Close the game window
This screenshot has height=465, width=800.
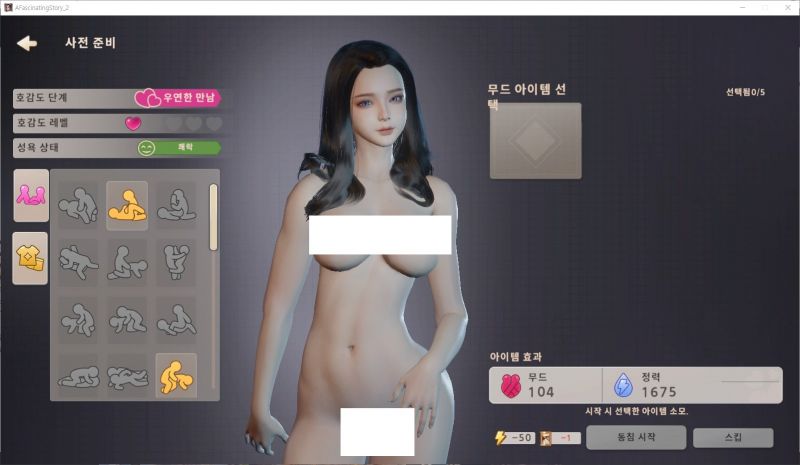pyautogui.click(x=787, y=7)
